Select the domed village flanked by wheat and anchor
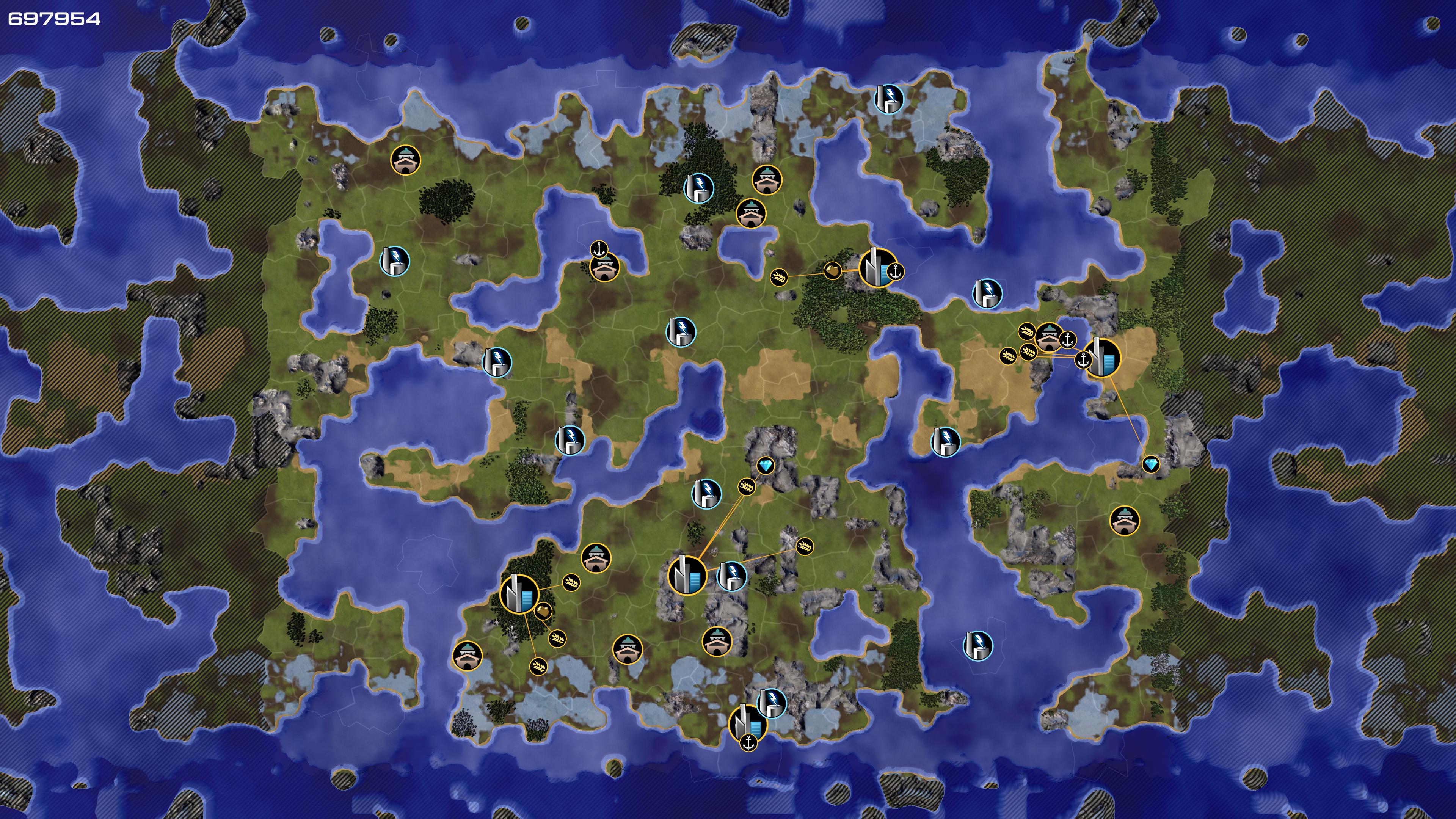Image resolution: width=1456 pixels, height=819 pixels. click(x=1048, y=337)
